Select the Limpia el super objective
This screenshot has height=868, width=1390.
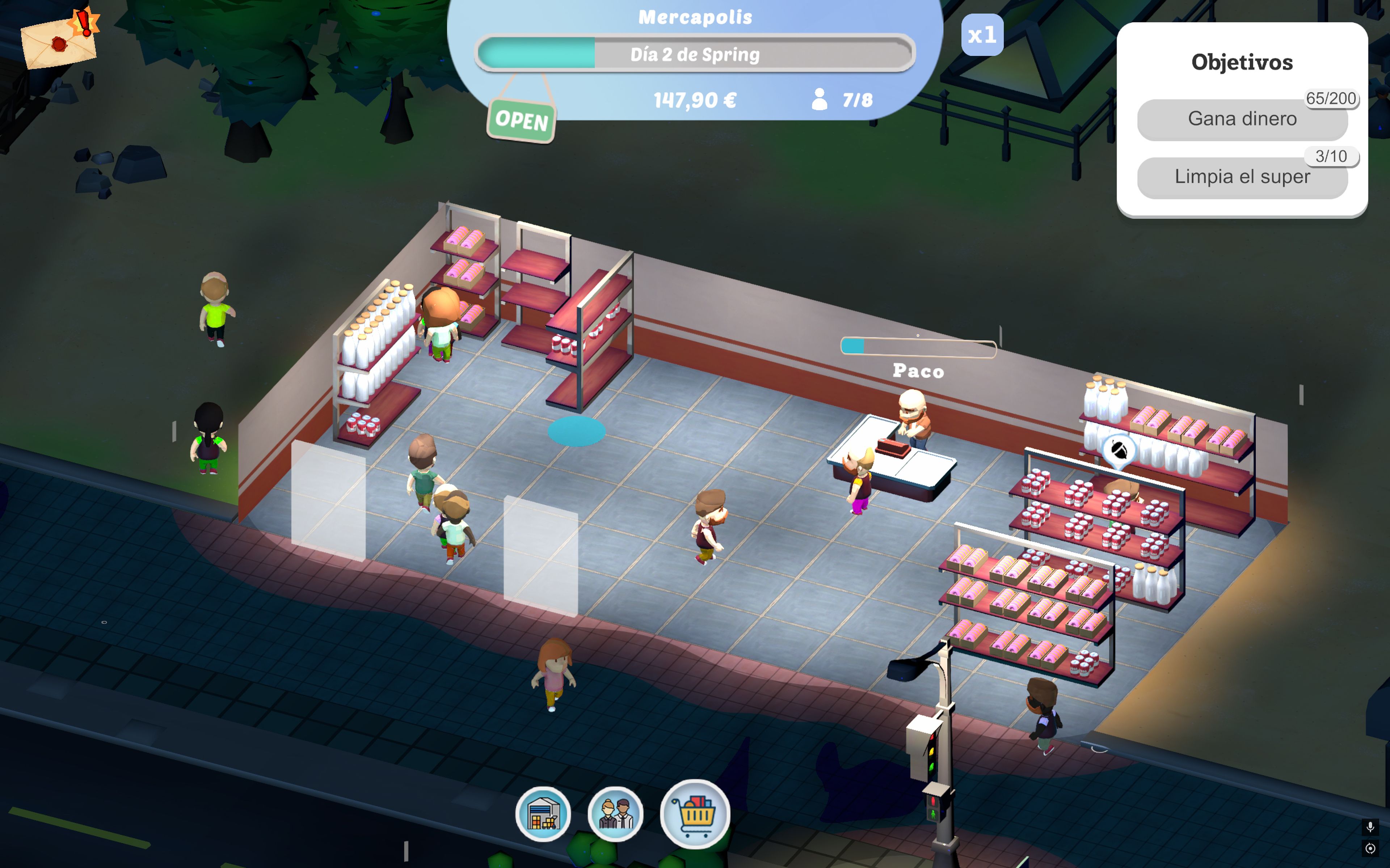[1242, 177]
